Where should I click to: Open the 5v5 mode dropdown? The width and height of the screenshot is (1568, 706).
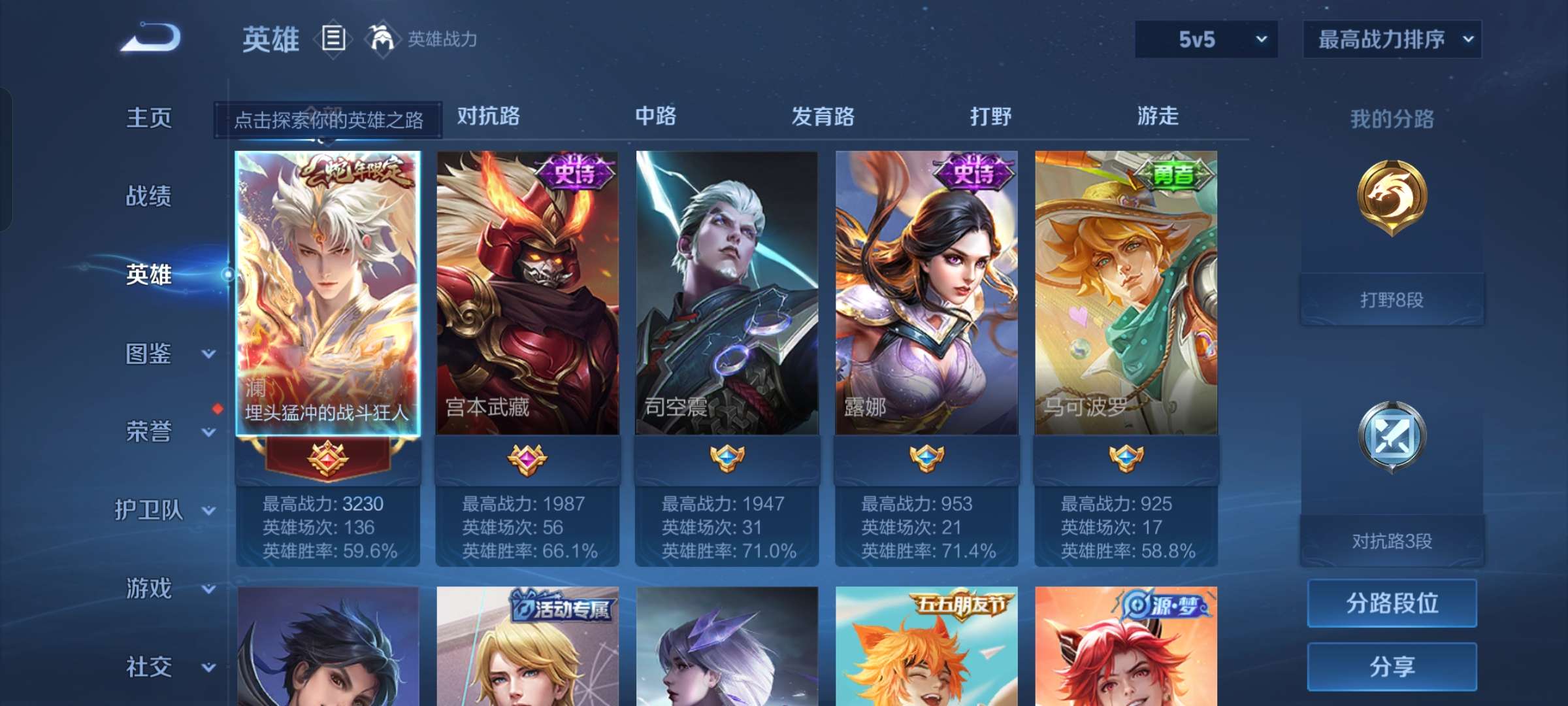(1205, 39)
